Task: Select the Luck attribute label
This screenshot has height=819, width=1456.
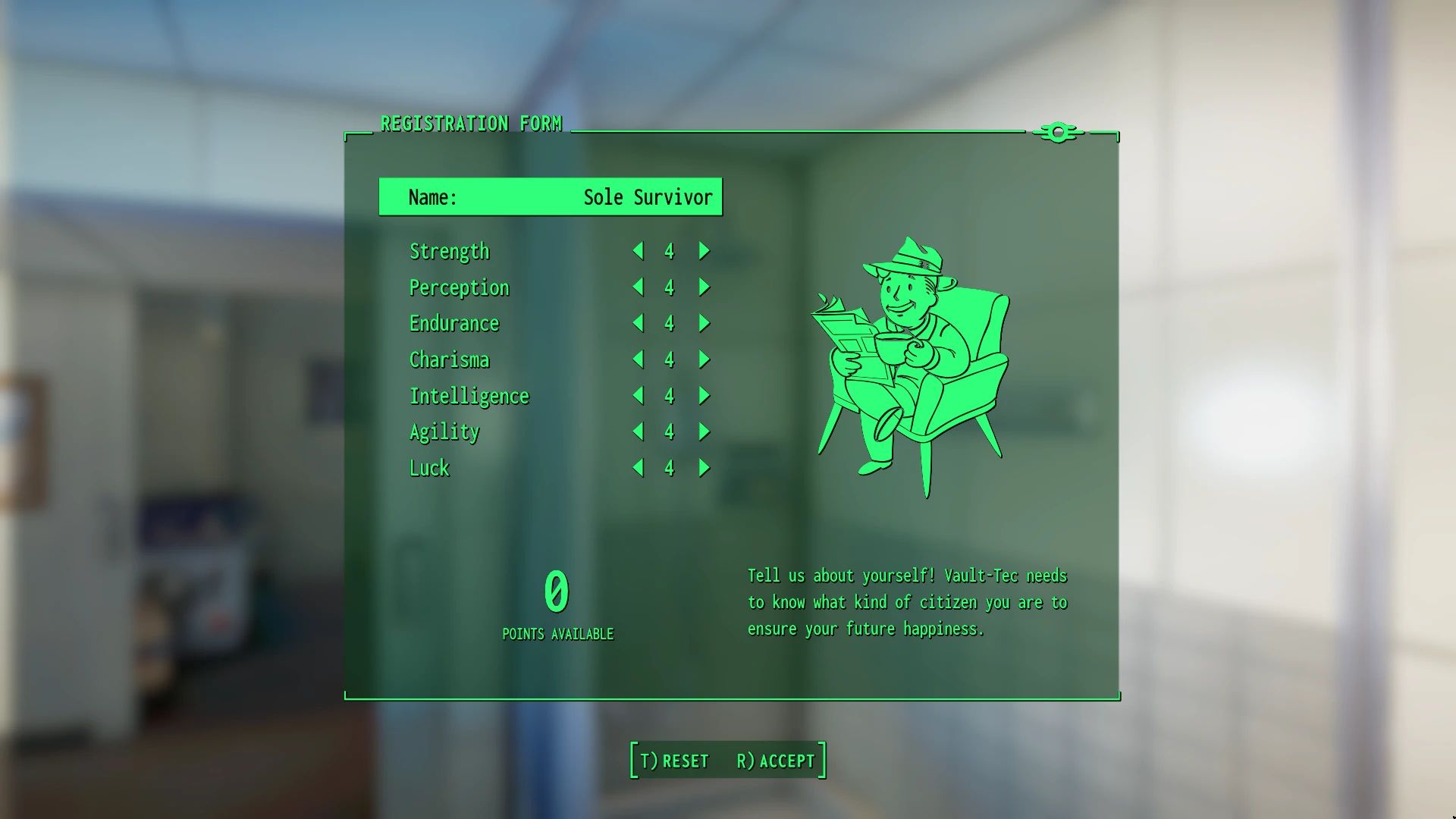Action: pos(429,468)
